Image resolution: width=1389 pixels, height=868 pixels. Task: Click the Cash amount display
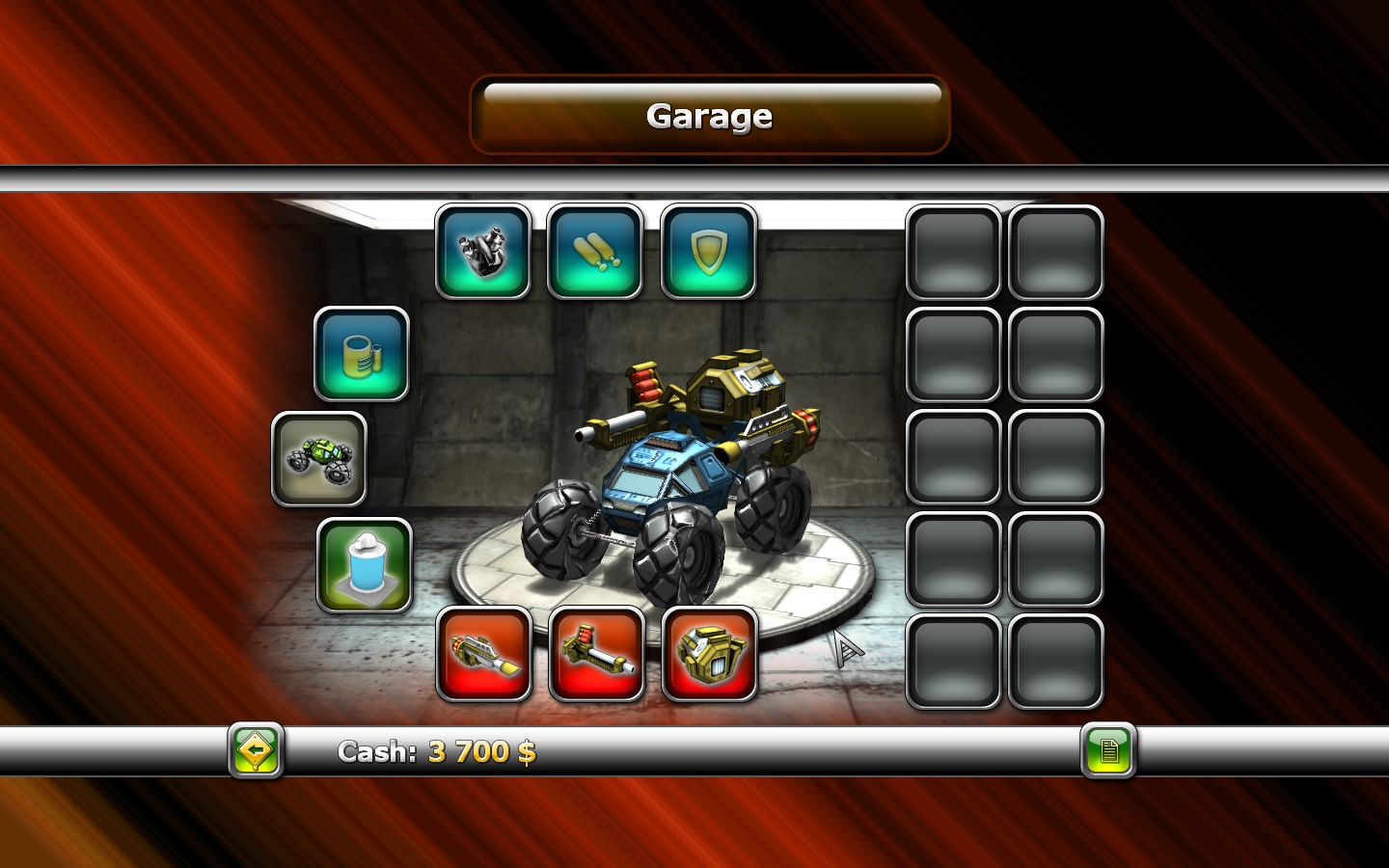pyautogui.click(x=434, y=751)
